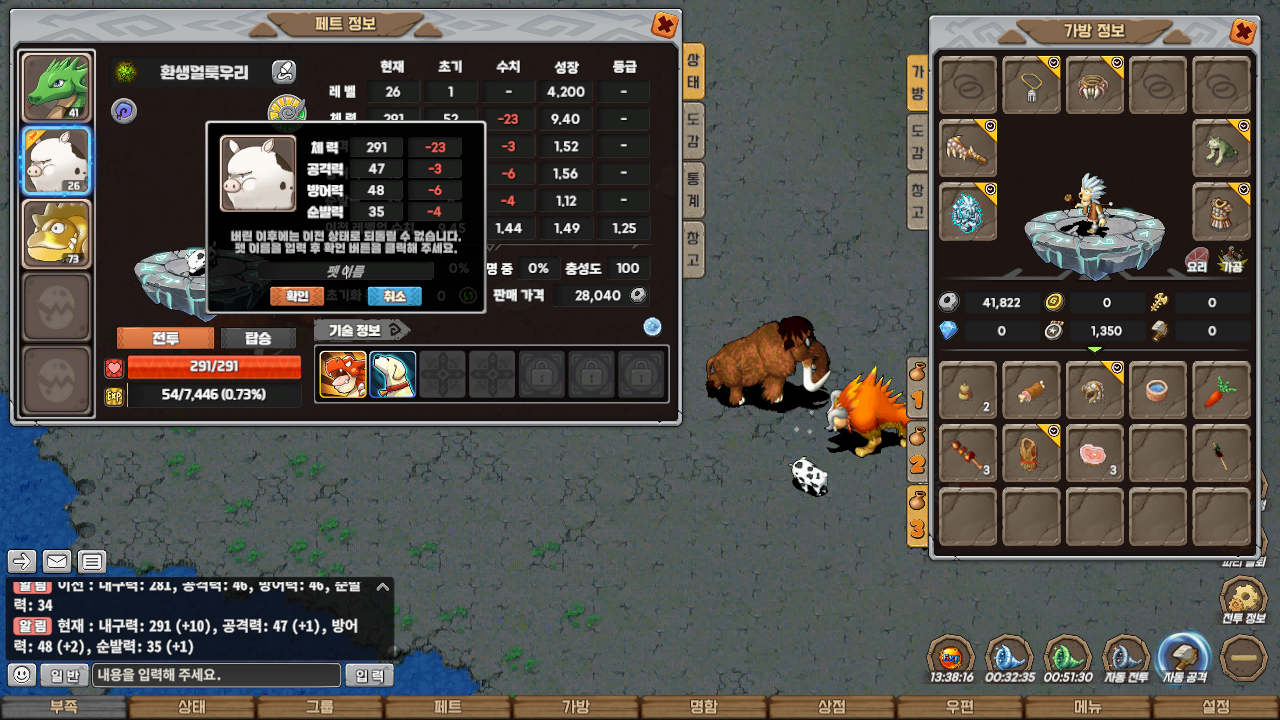Click the chat message input box
Screen dimensions: 1280x720
point(217,675)
